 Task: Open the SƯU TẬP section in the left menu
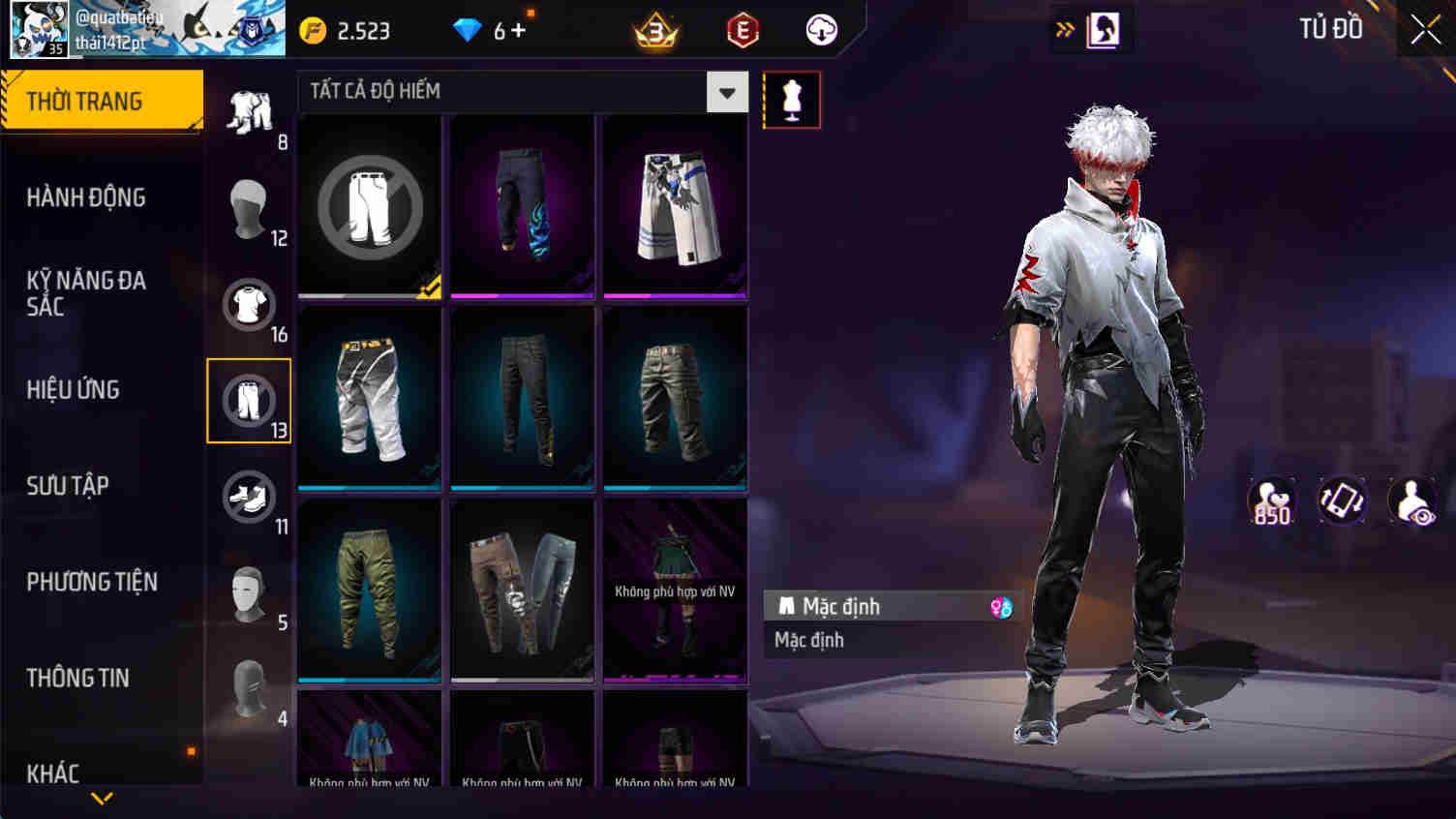pos(67,486)
